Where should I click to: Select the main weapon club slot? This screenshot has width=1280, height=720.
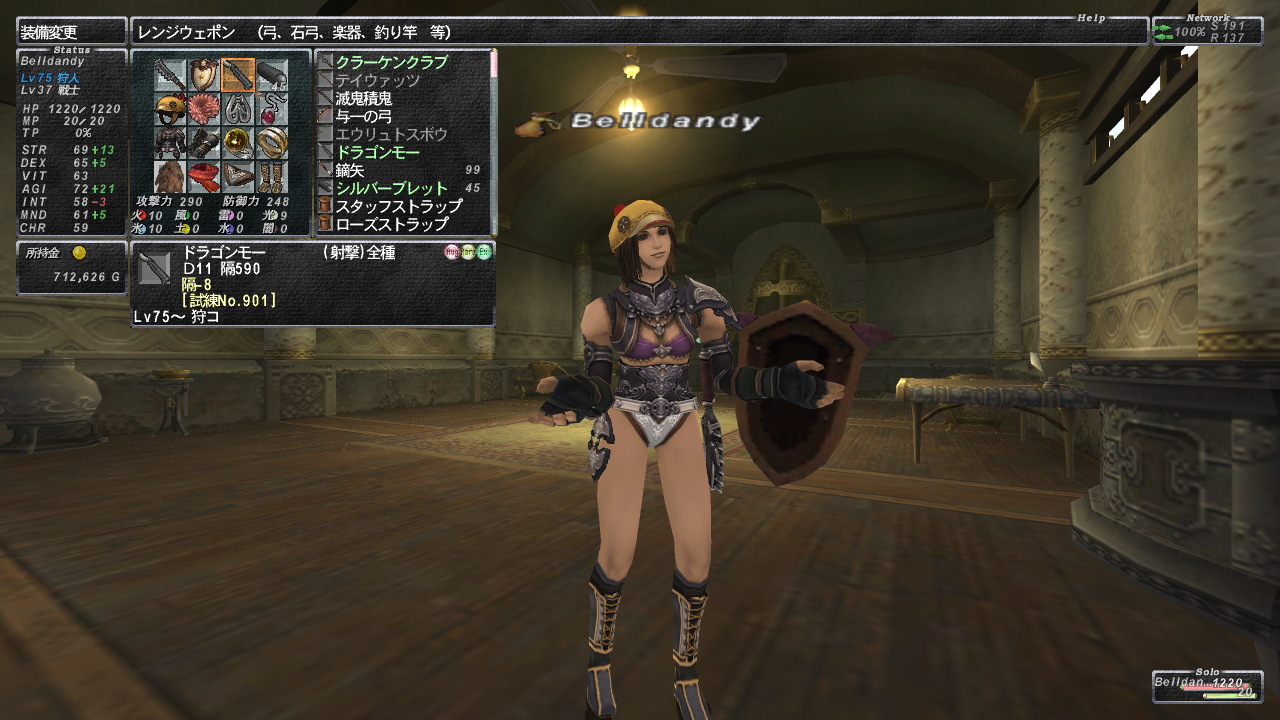point(170,74)
